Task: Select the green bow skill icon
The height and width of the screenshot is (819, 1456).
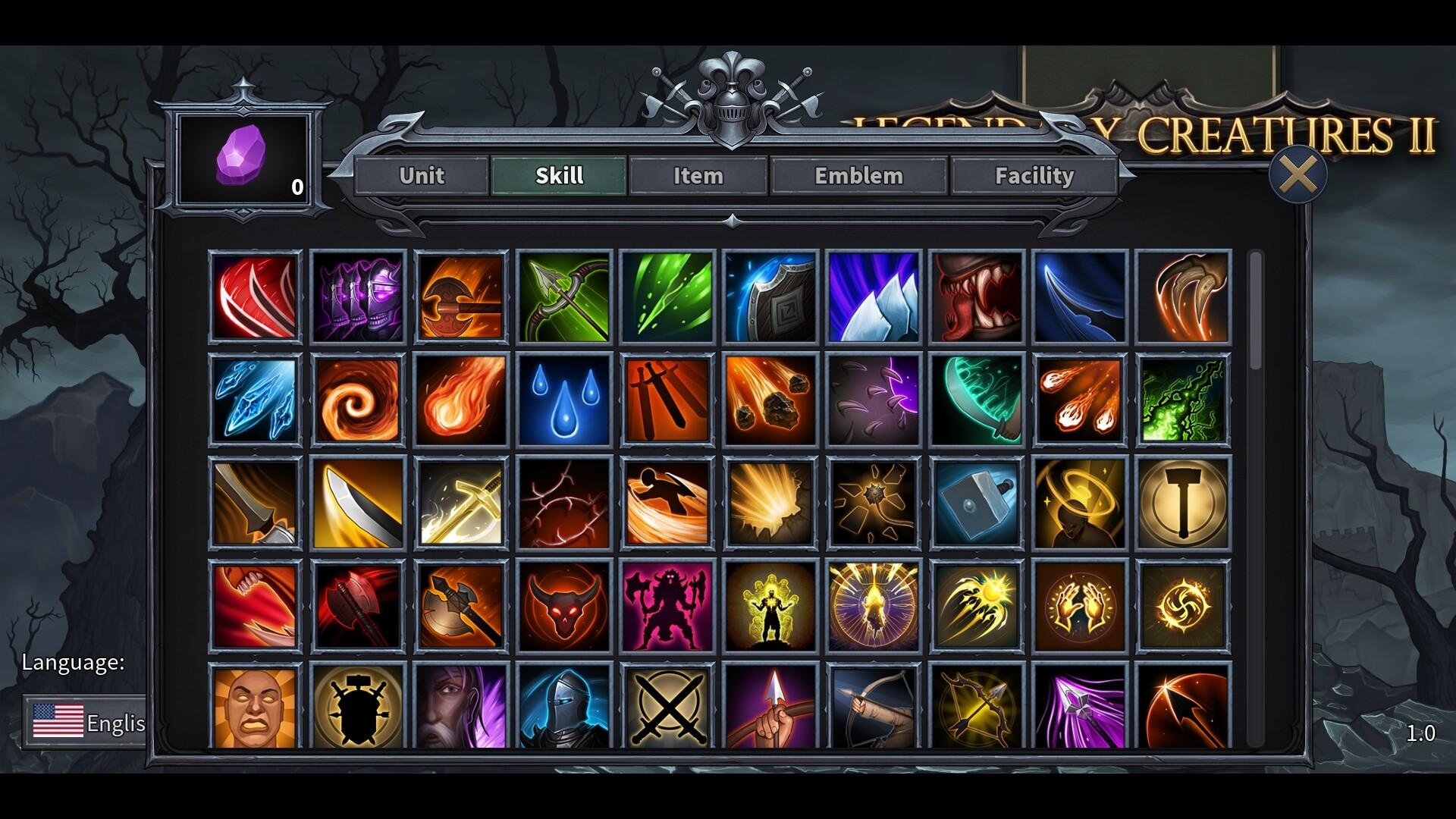Action: (563, 296)
